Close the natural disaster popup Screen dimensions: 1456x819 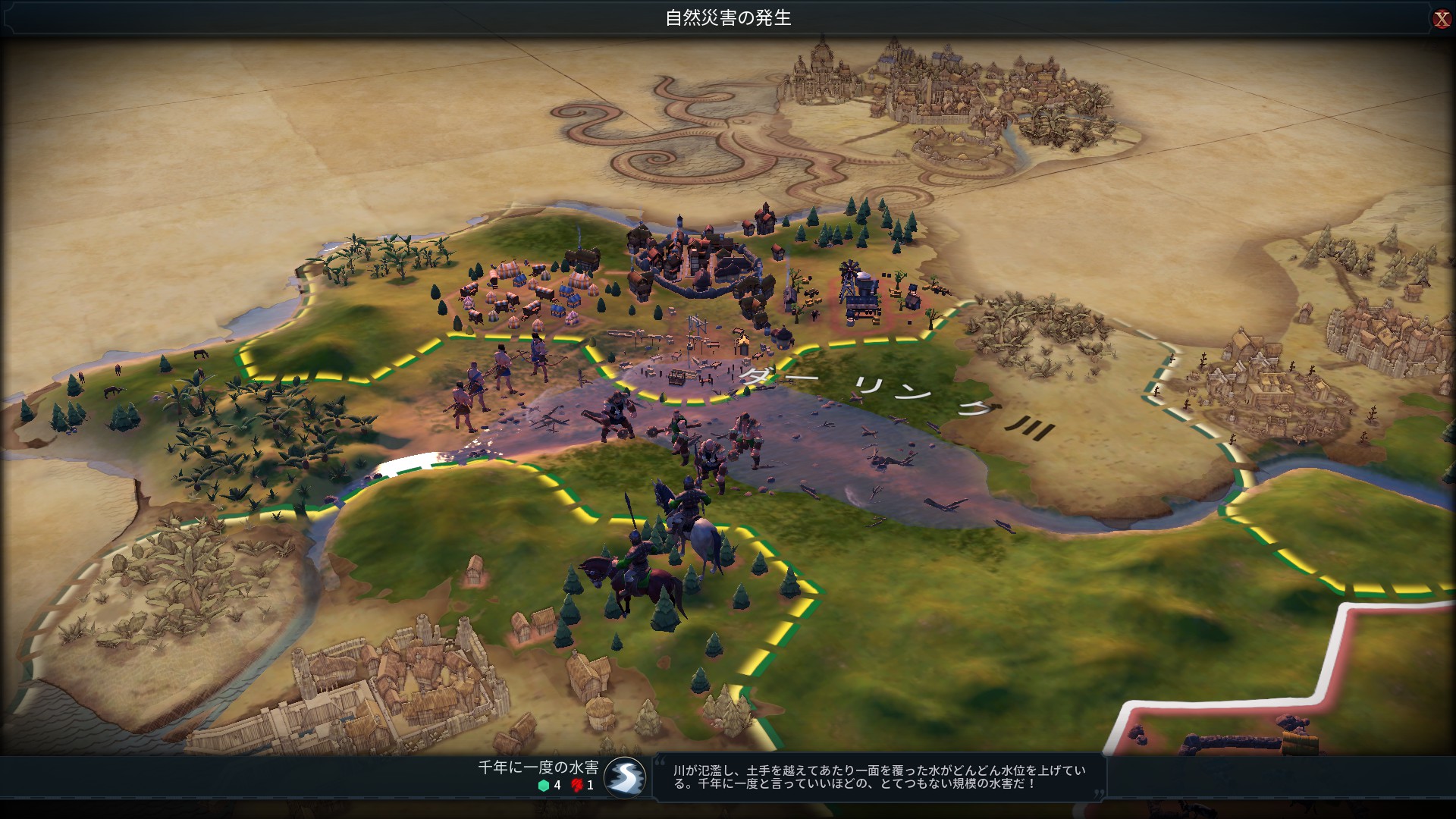pyautogui.click(x=1442, y=19)
